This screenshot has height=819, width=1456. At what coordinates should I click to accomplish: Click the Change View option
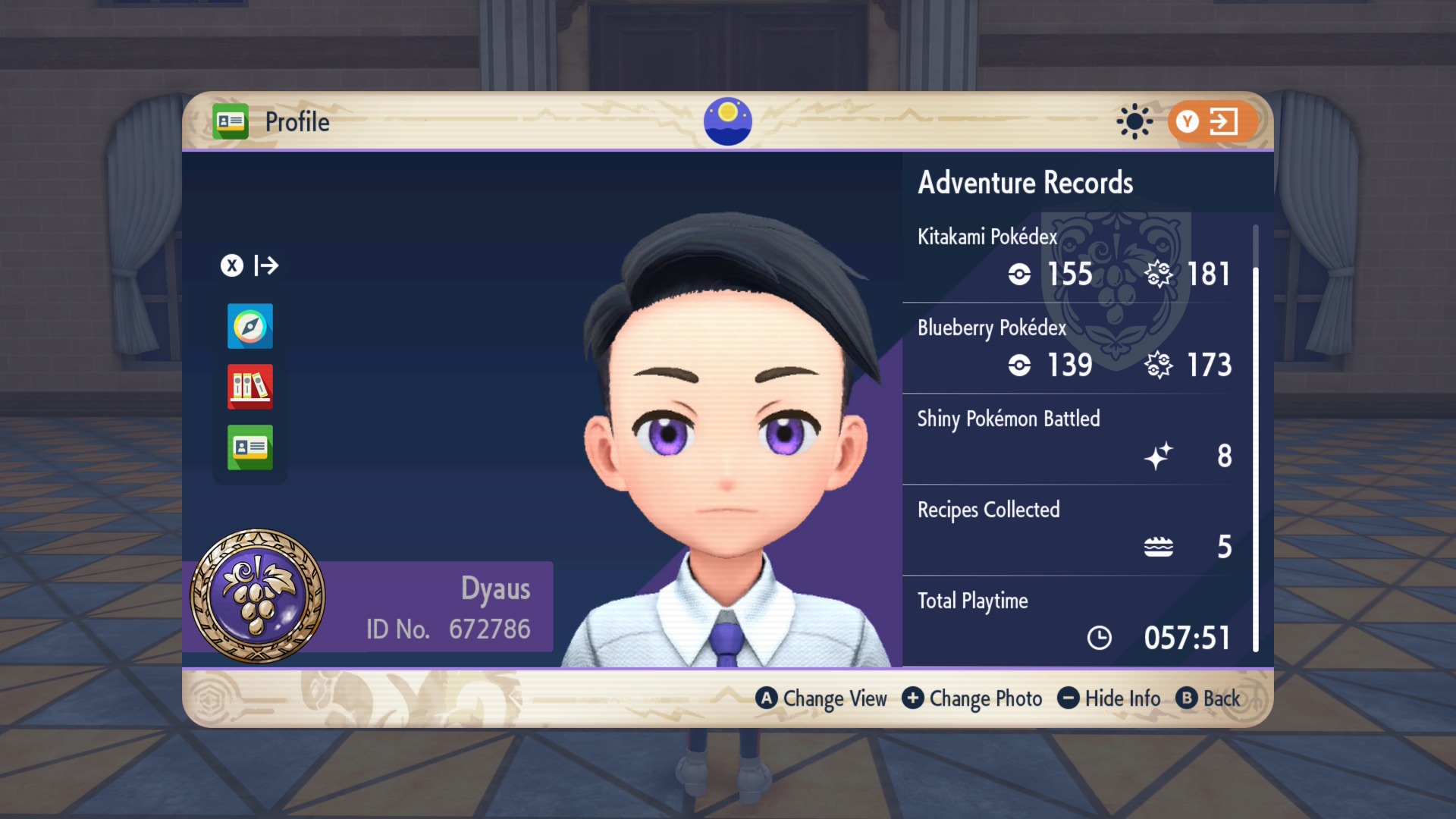point(821,698)
